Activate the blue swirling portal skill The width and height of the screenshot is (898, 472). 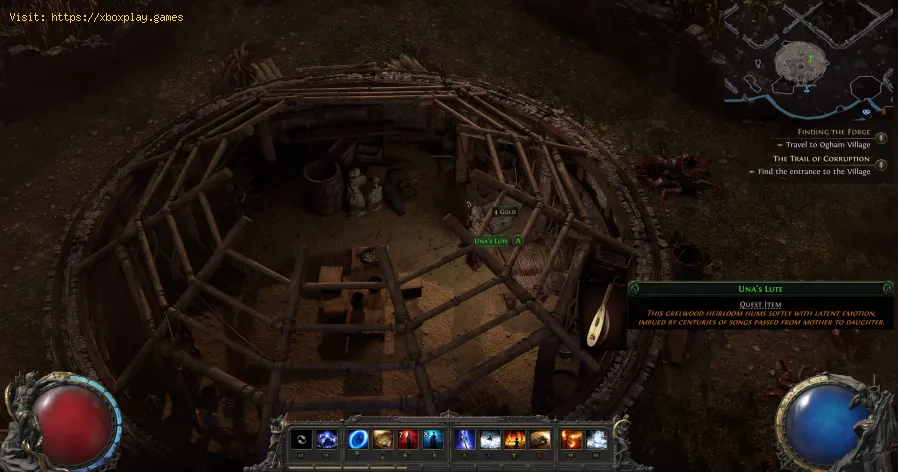tap(359, 439)
